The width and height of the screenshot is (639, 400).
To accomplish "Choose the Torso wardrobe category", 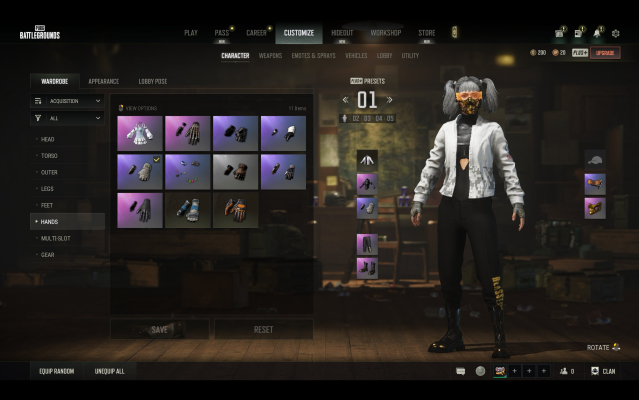I will click(50, 156).
